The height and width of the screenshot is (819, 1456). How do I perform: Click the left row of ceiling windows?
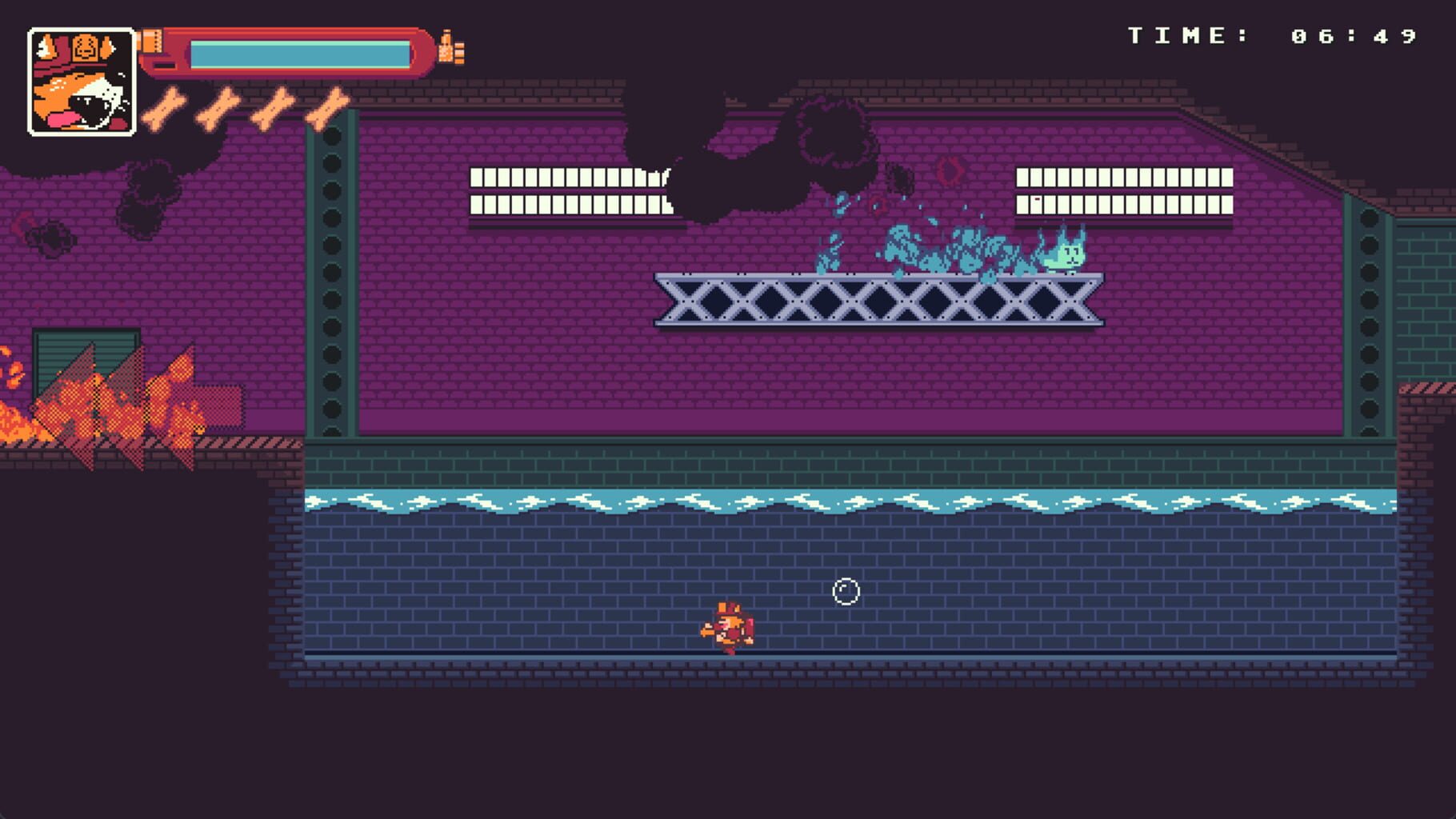click(572, 192)
